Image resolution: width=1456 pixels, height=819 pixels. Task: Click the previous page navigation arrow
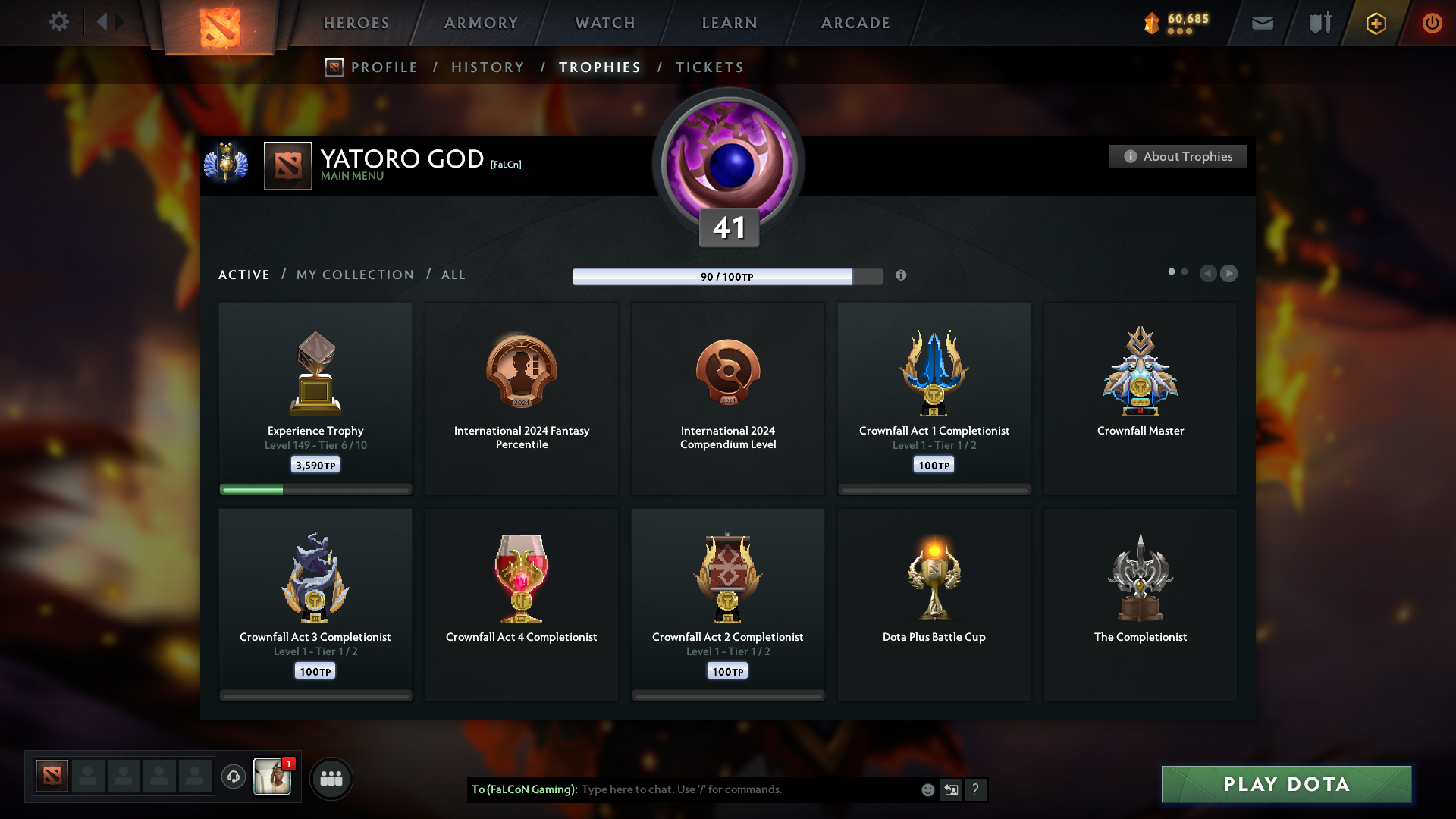[1209, 273]
